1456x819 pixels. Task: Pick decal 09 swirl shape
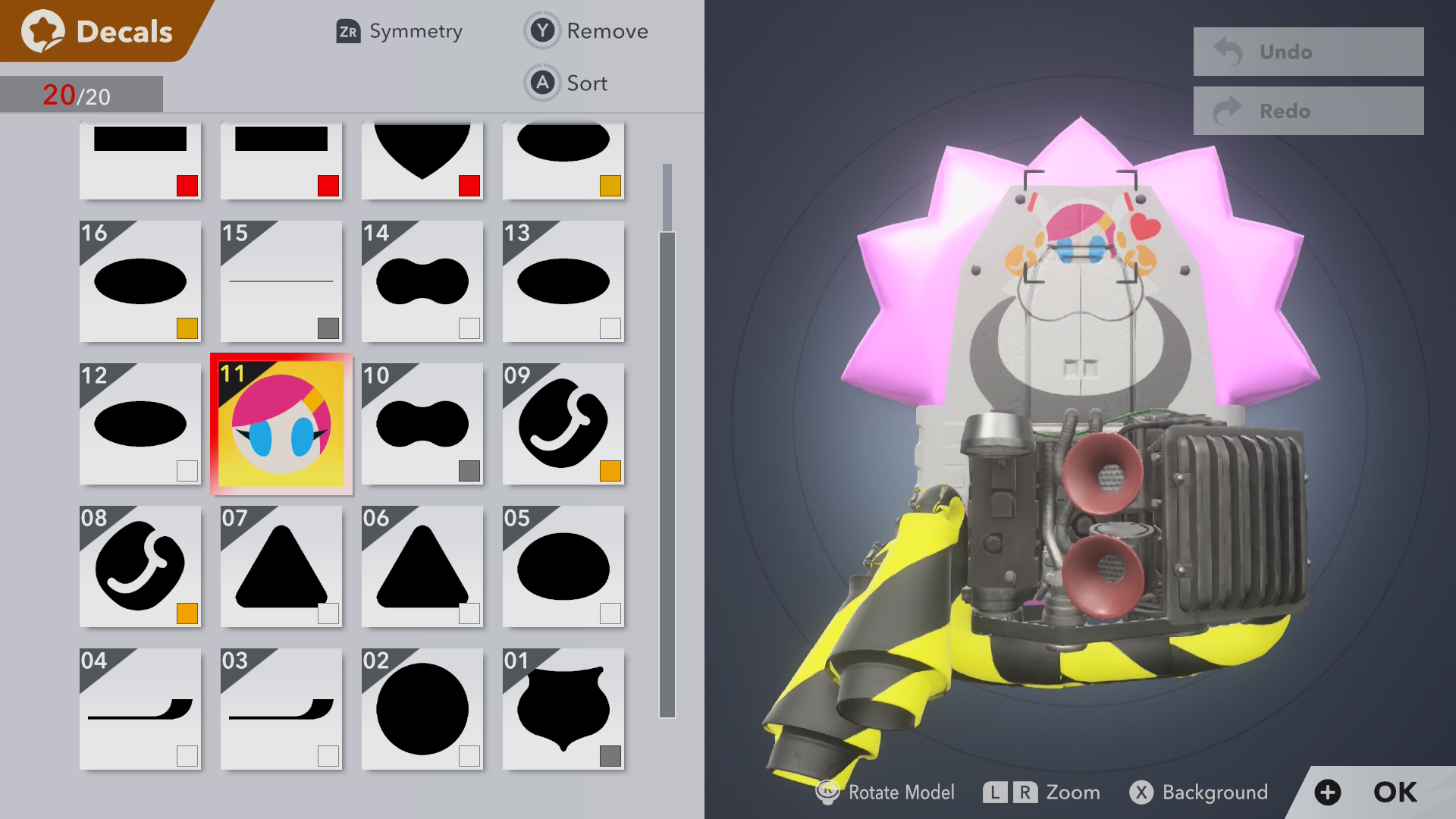point(563,424)
